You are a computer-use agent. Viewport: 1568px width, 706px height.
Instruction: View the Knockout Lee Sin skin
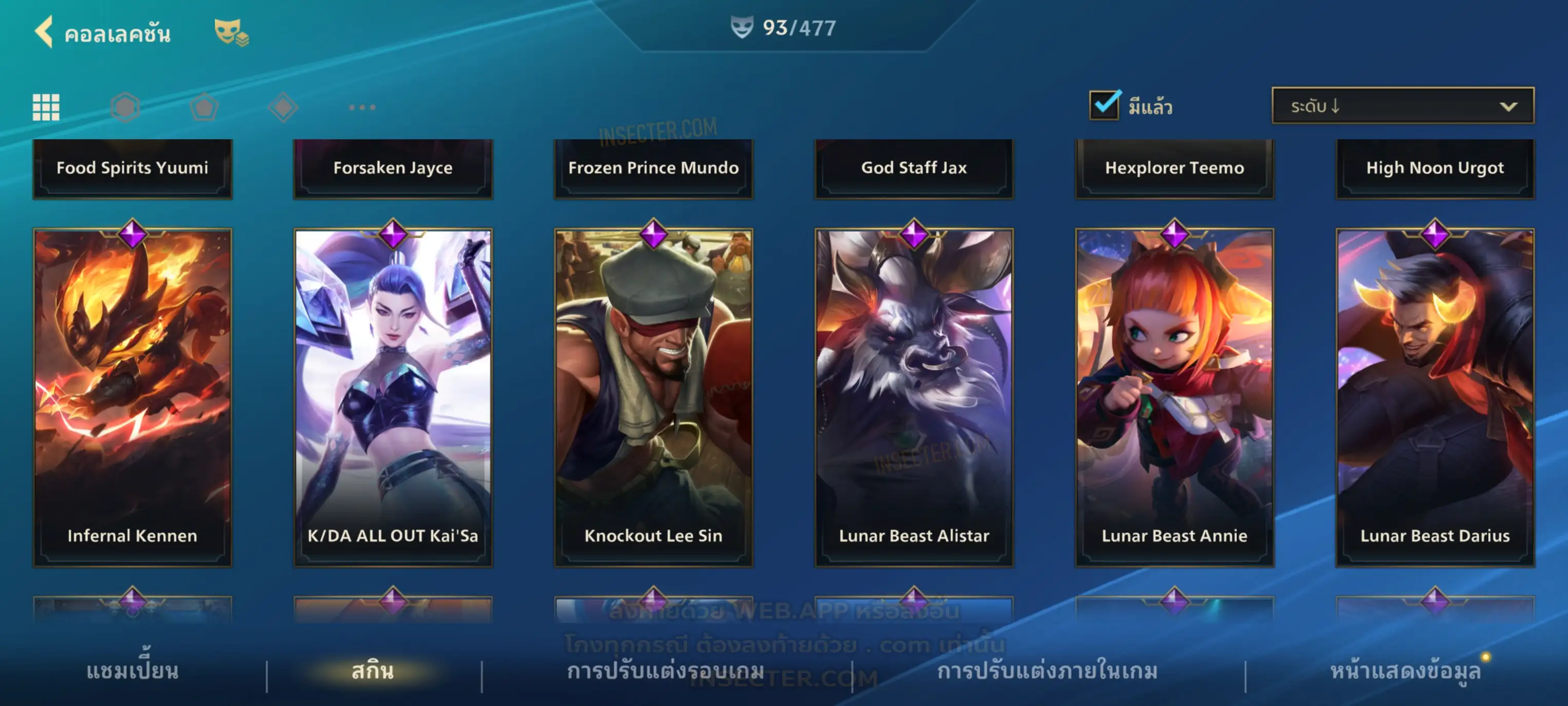[653, 397]
